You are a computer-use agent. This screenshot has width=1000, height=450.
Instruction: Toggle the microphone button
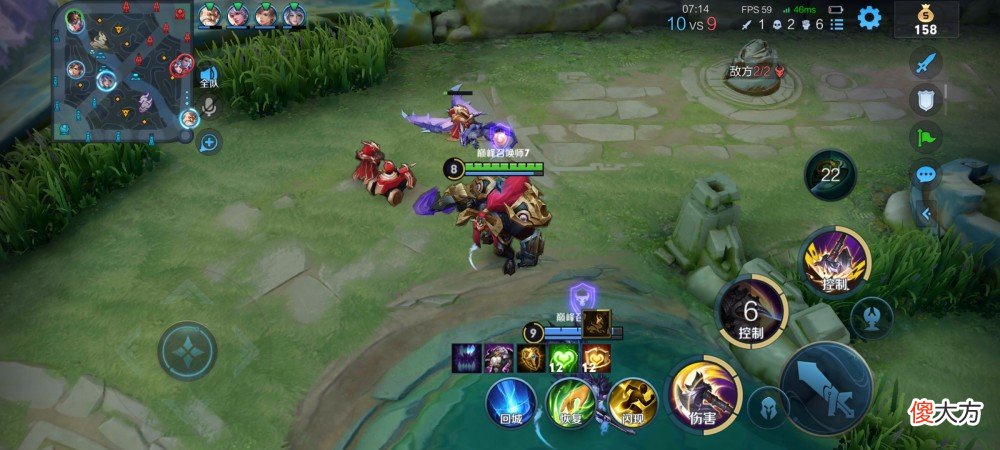coord(209,107)
